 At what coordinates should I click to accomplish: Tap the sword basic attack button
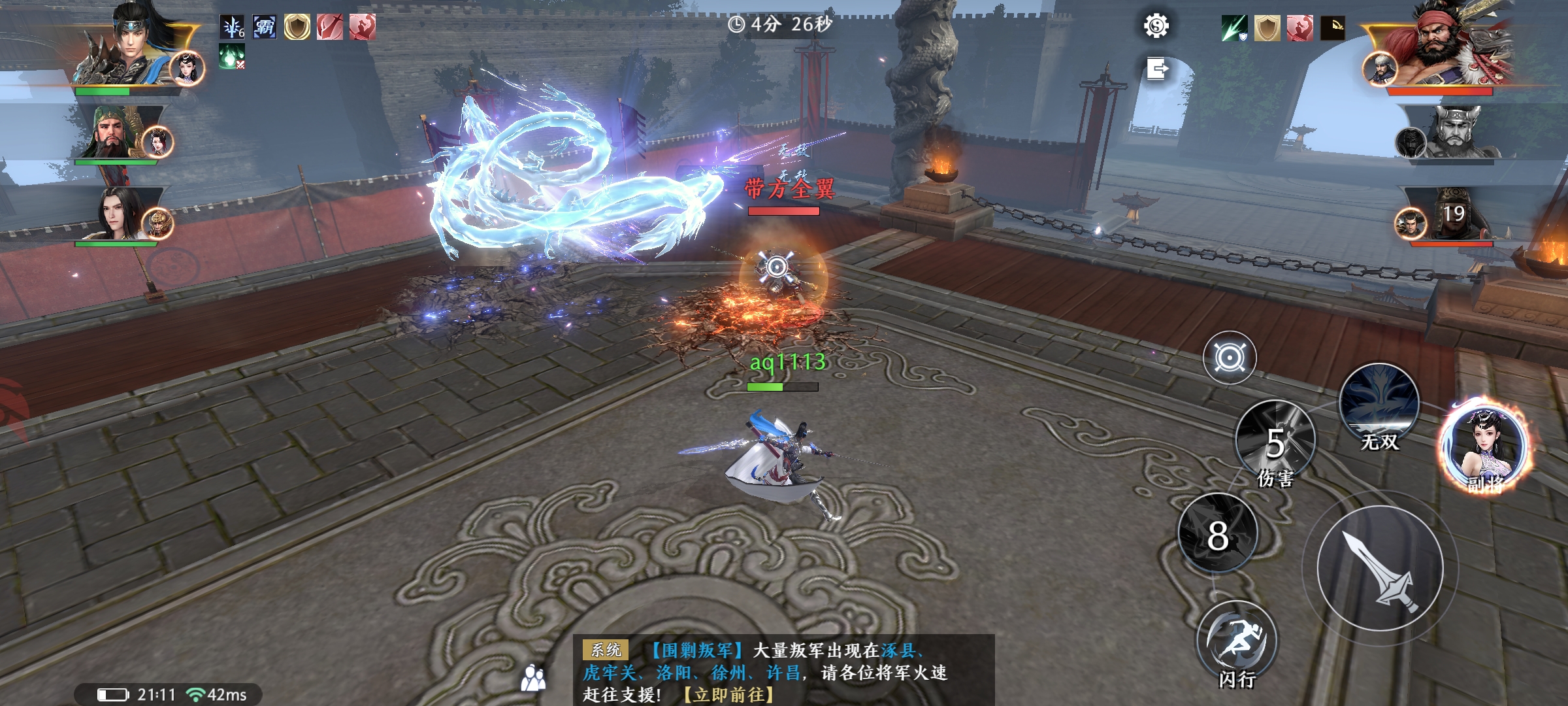[1380, 567]
